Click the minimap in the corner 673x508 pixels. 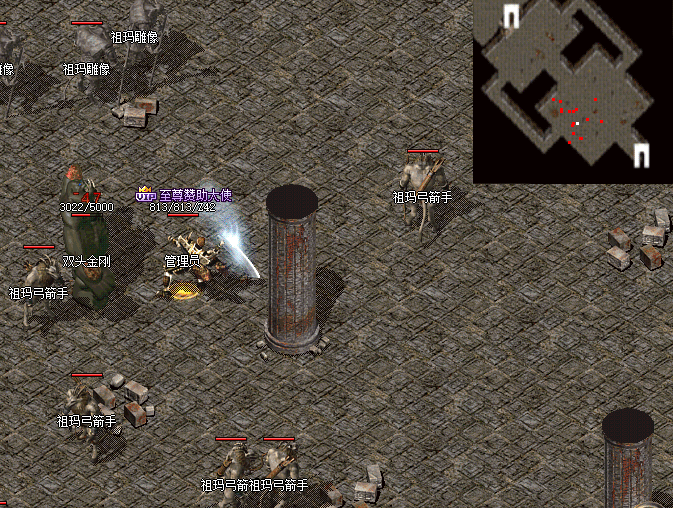[x=572, y=91]
